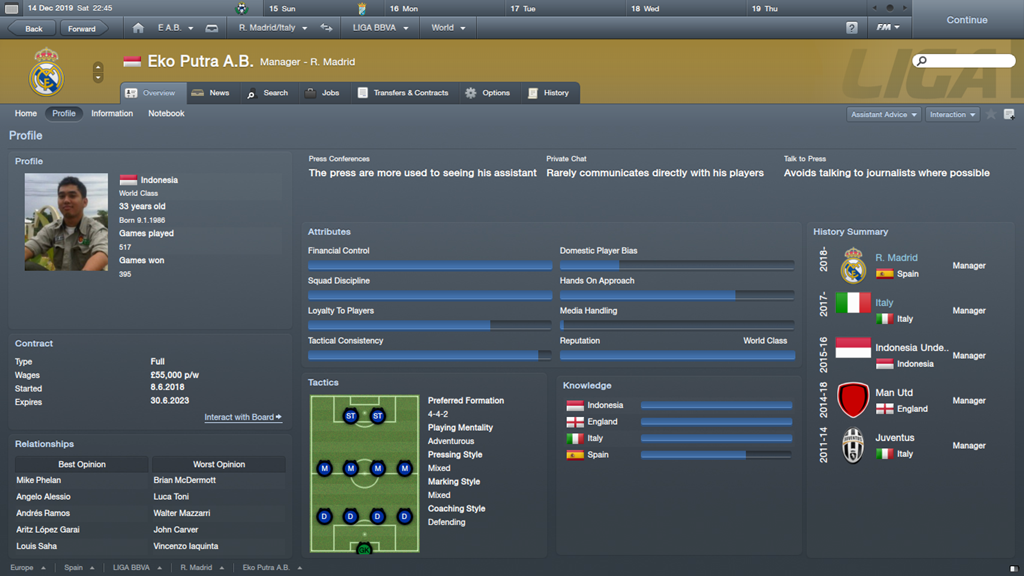The height and width of the screenshot is (576, 1024).
Task: Select the Information sub-tab
Action: coord(112,114)
